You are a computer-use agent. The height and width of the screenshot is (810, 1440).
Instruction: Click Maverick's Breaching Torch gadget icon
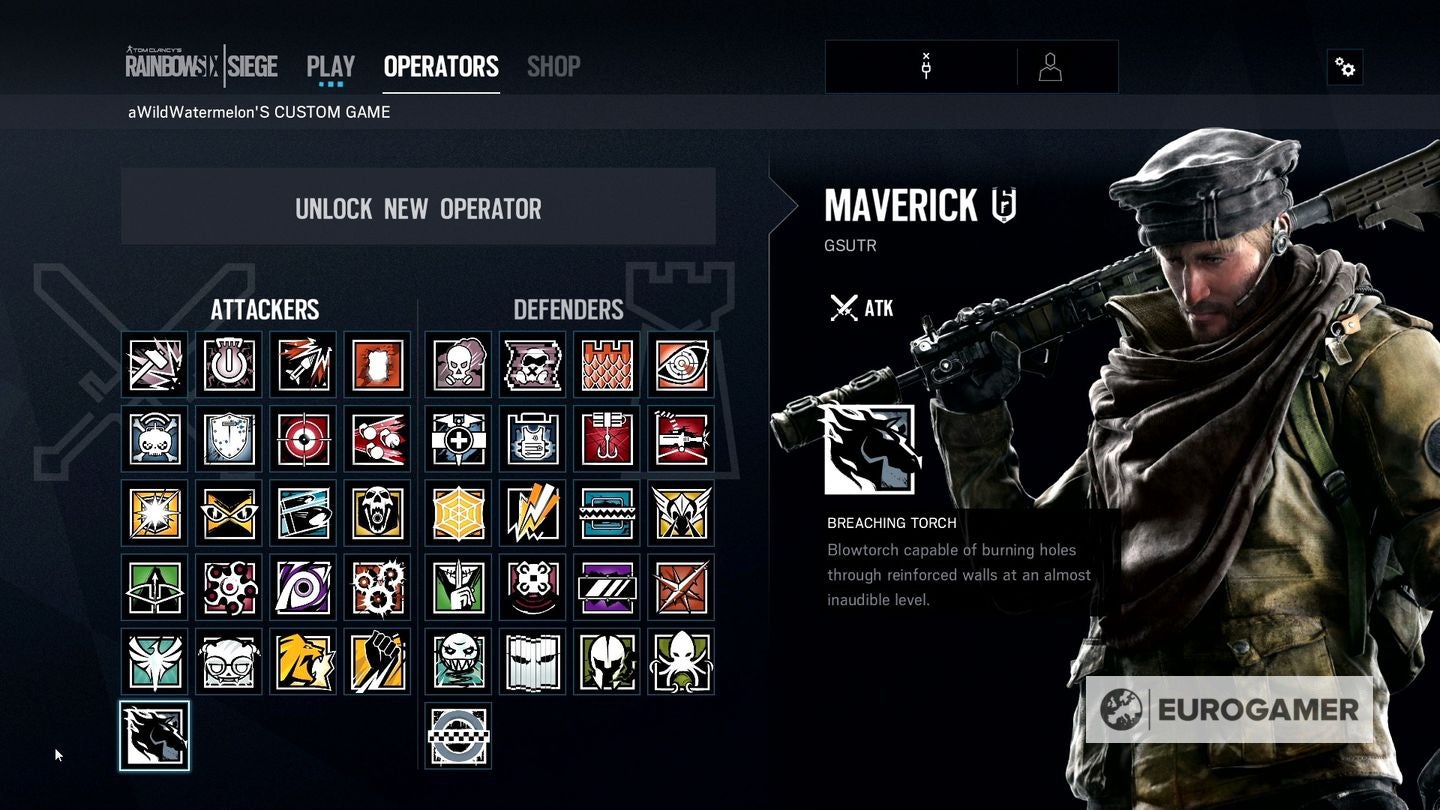(872, 450)
